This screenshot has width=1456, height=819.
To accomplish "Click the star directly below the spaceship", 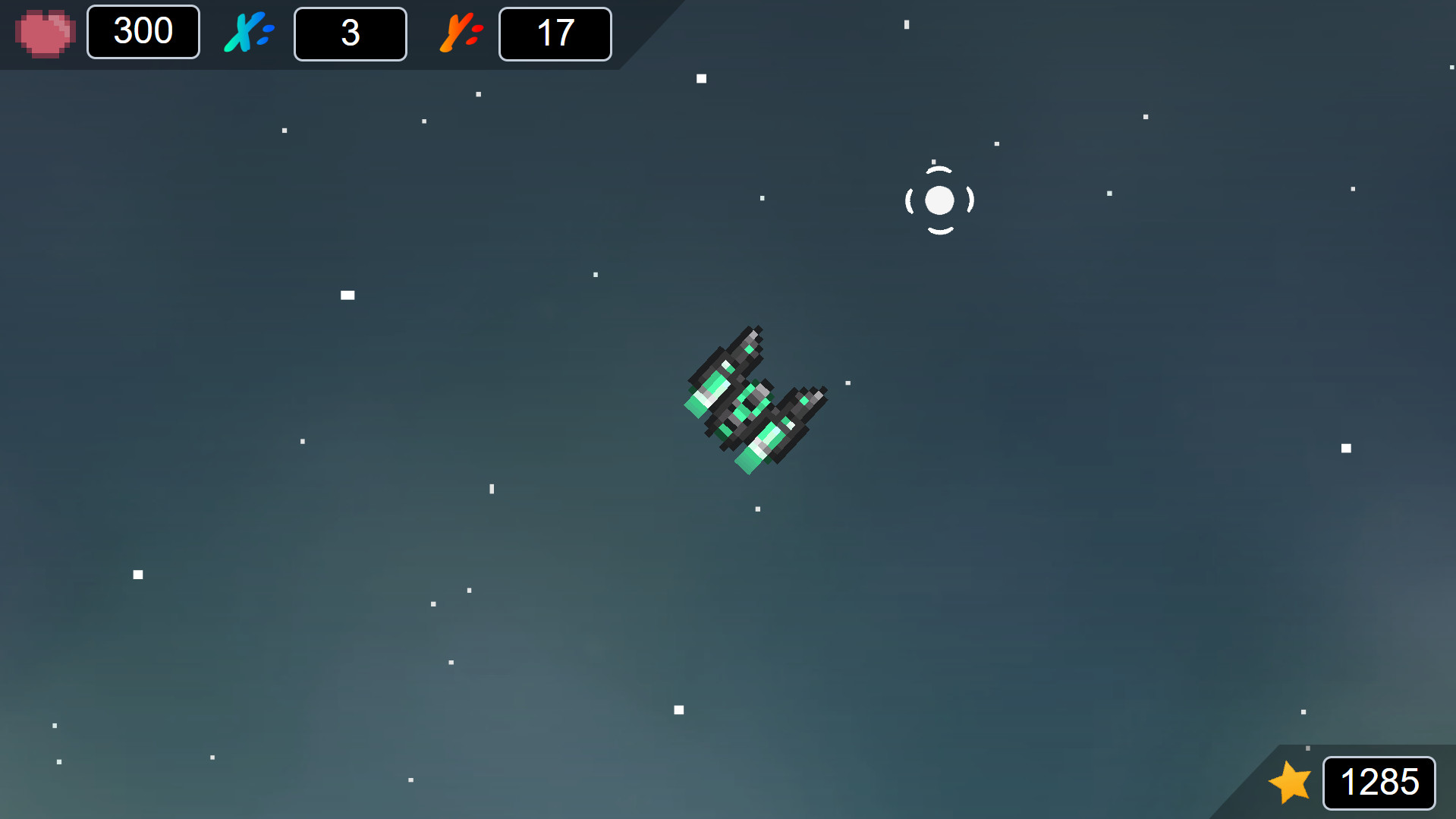I will click(757, 509).
